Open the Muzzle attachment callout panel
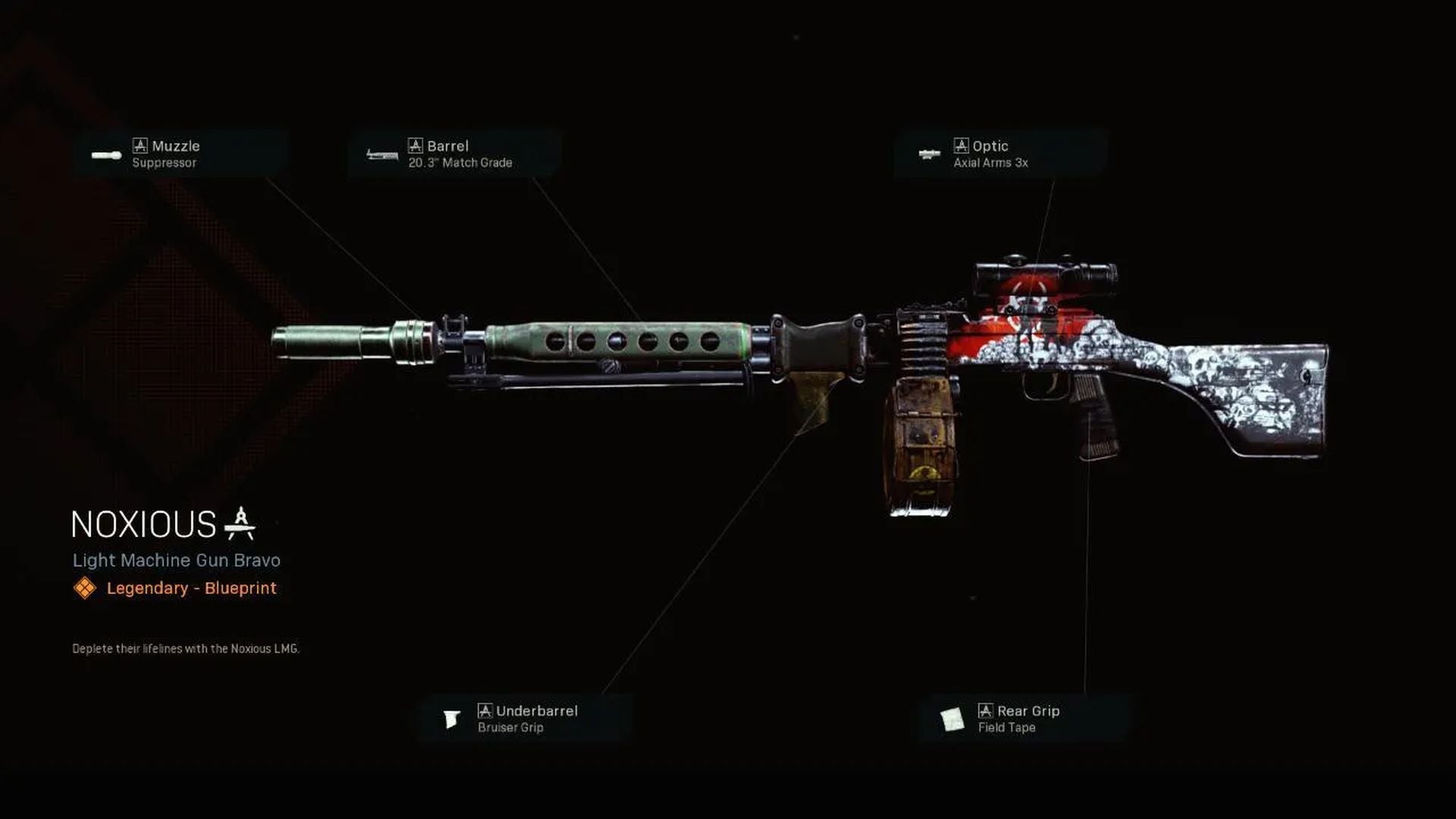Screen dimensions: 1456x819 pos(182,153)
